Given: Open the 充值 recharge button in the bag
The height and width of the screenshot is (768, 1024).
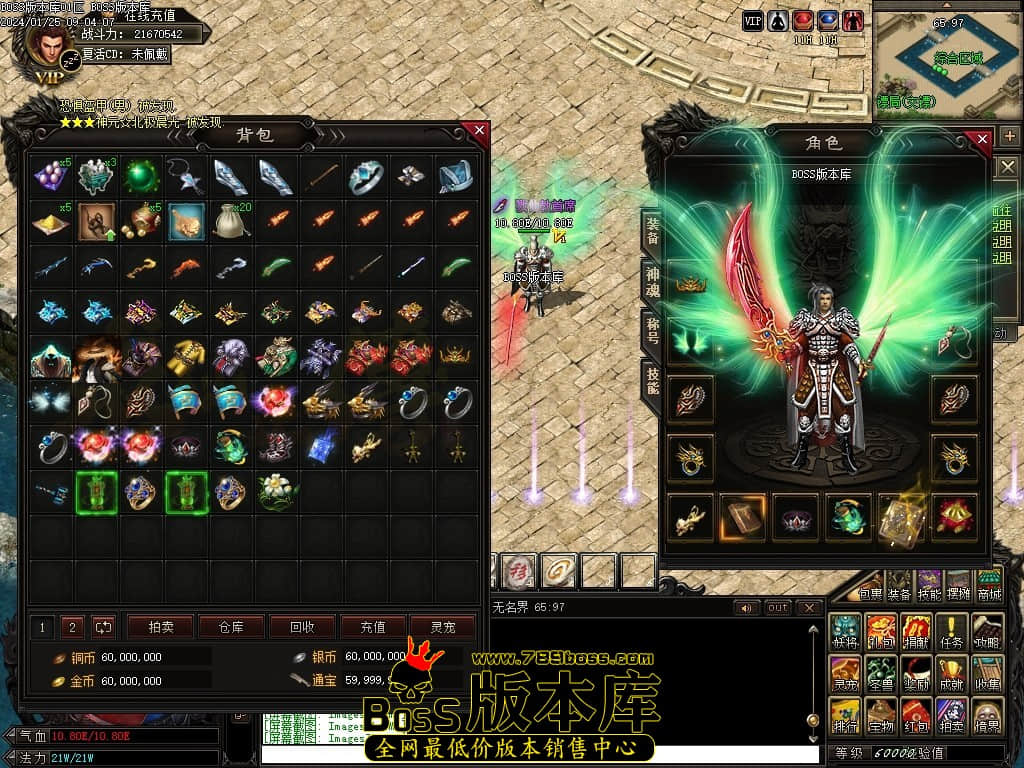Looking at the screenshot, I should coord(372,627).
